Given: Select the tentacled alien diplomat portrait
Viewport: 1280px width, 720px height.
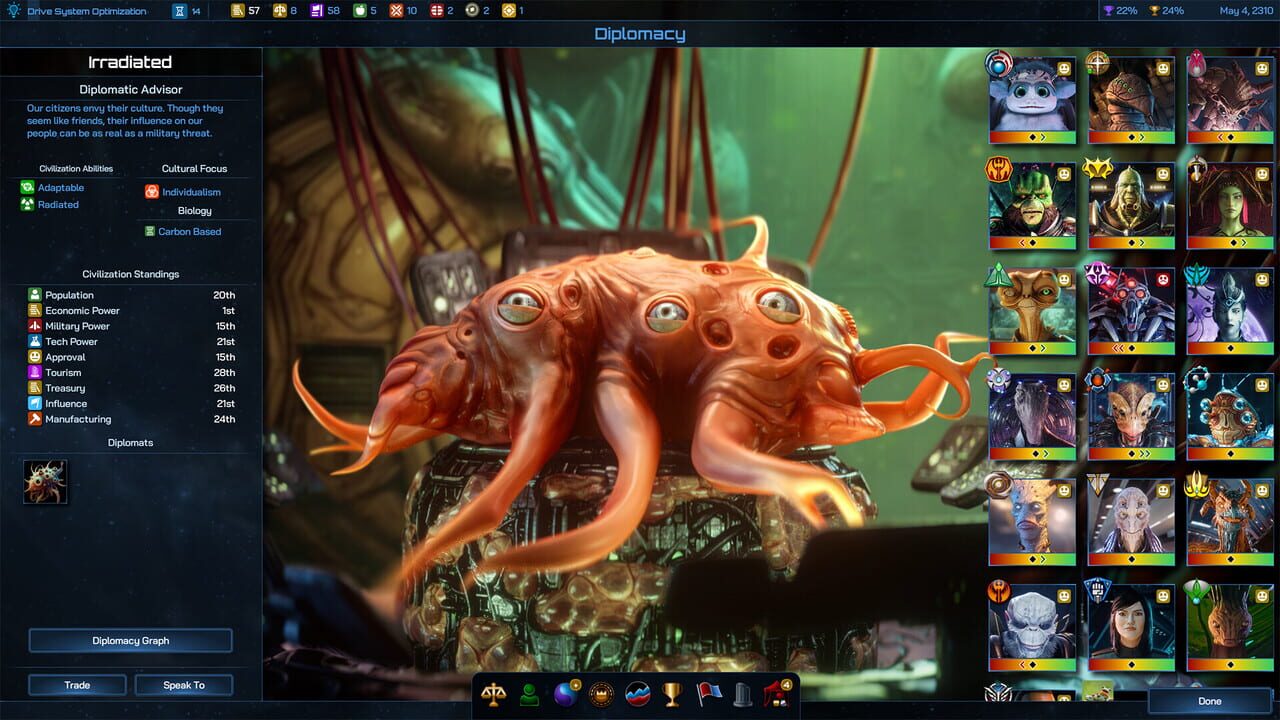Looking at the screenshot, I should tap(45, 480).
